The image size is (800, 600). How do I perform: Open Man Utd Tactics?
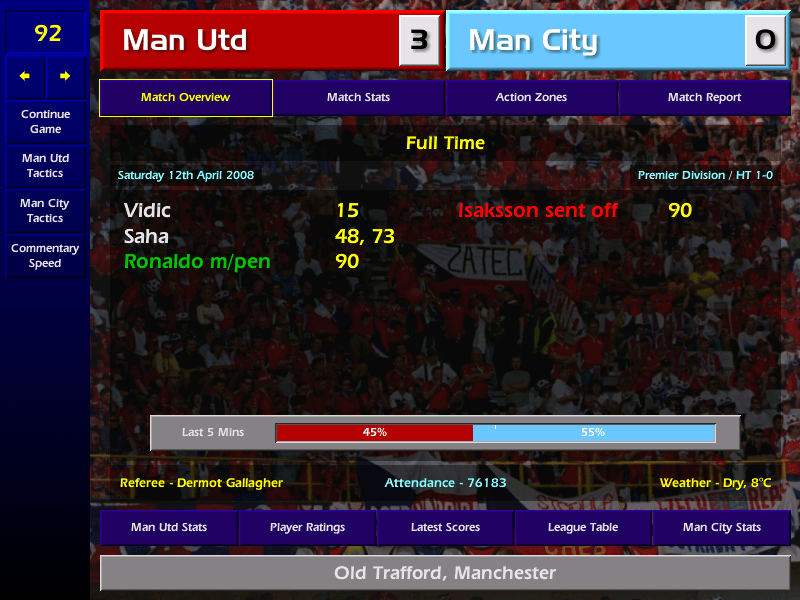[x=45, y=165]
